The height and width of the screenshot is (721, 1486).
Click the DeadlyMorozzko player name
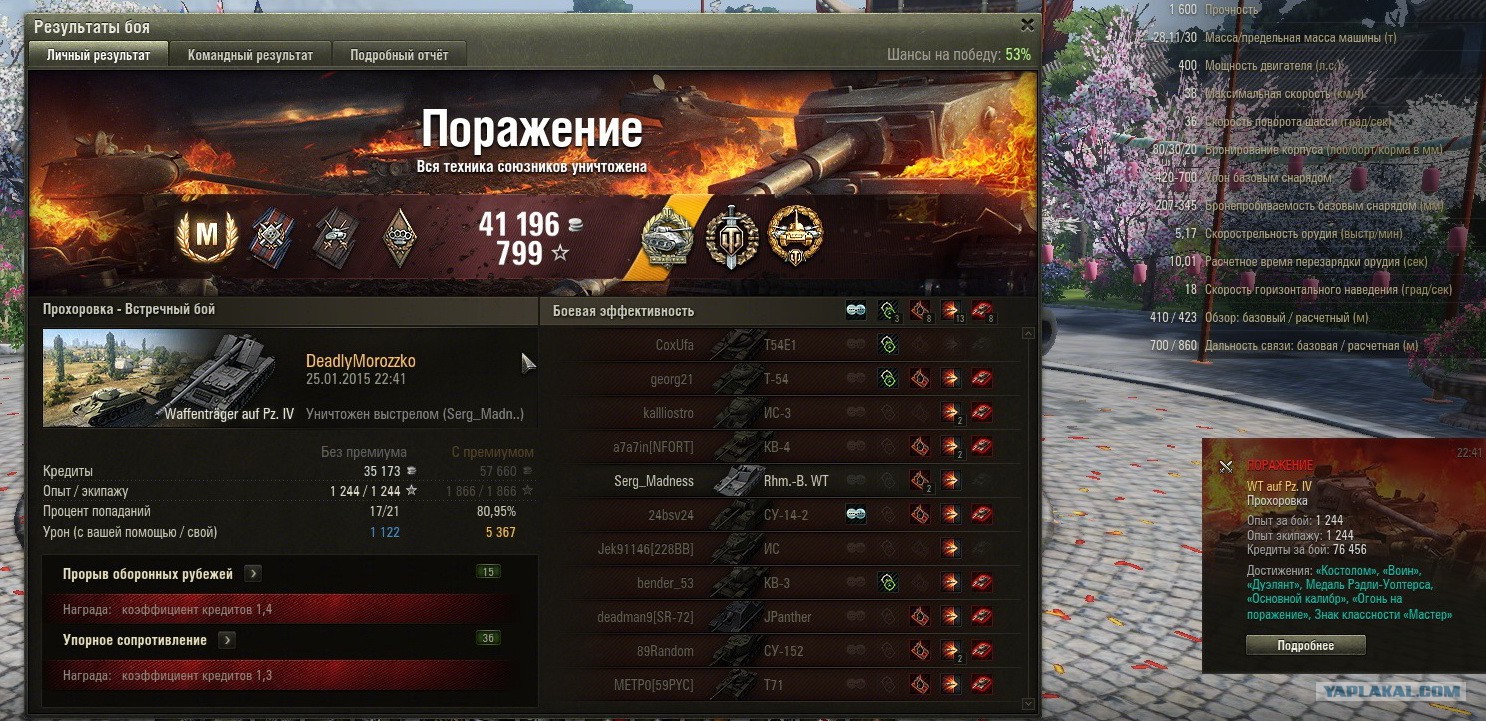[x=360, y=361]
